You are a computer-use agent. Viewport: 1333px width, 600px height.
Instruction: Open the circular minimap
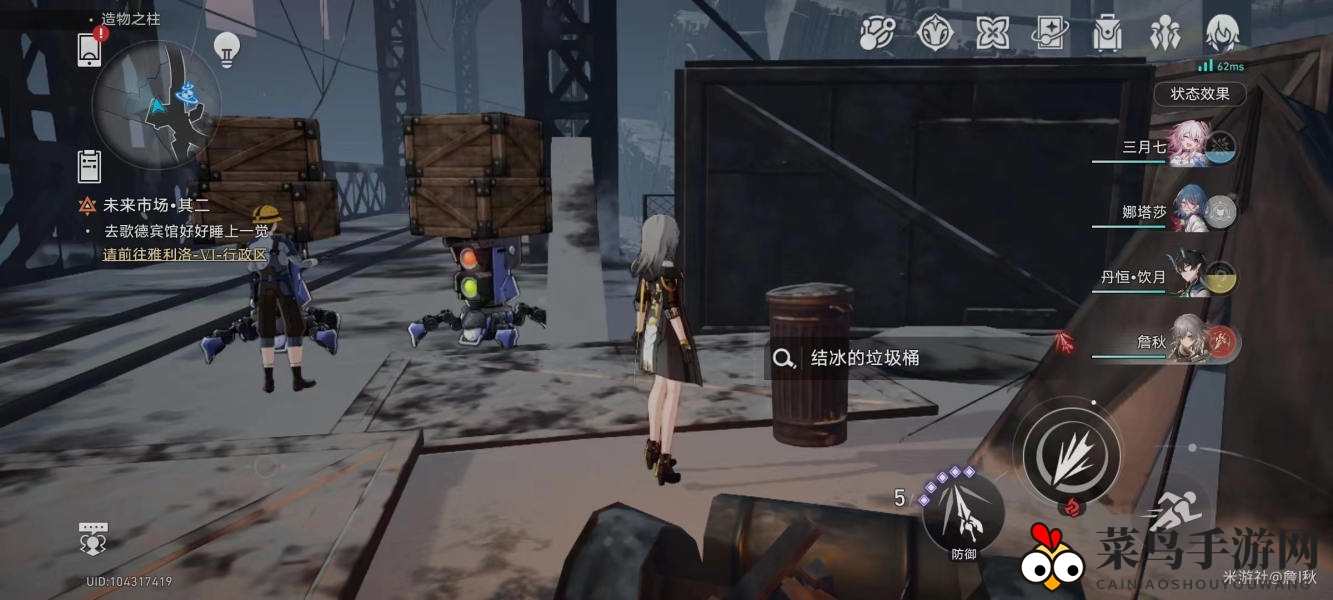156,104
